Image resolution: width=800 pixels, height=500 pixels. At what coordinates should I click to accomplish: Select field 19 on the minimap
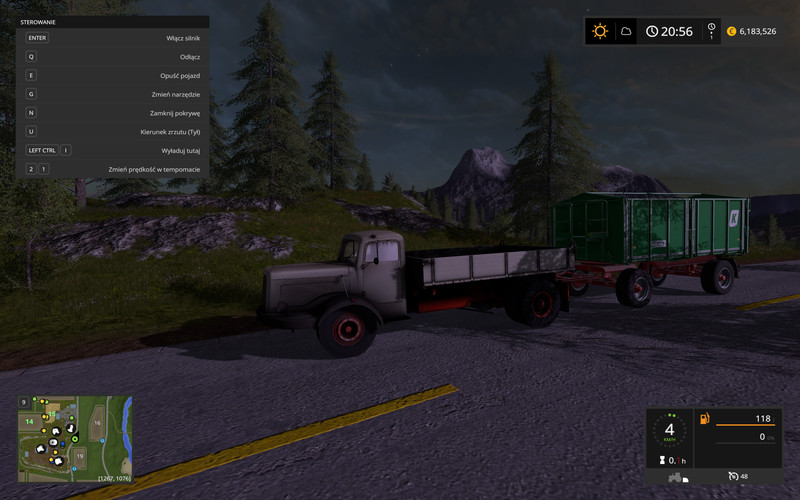click(80, 455)
